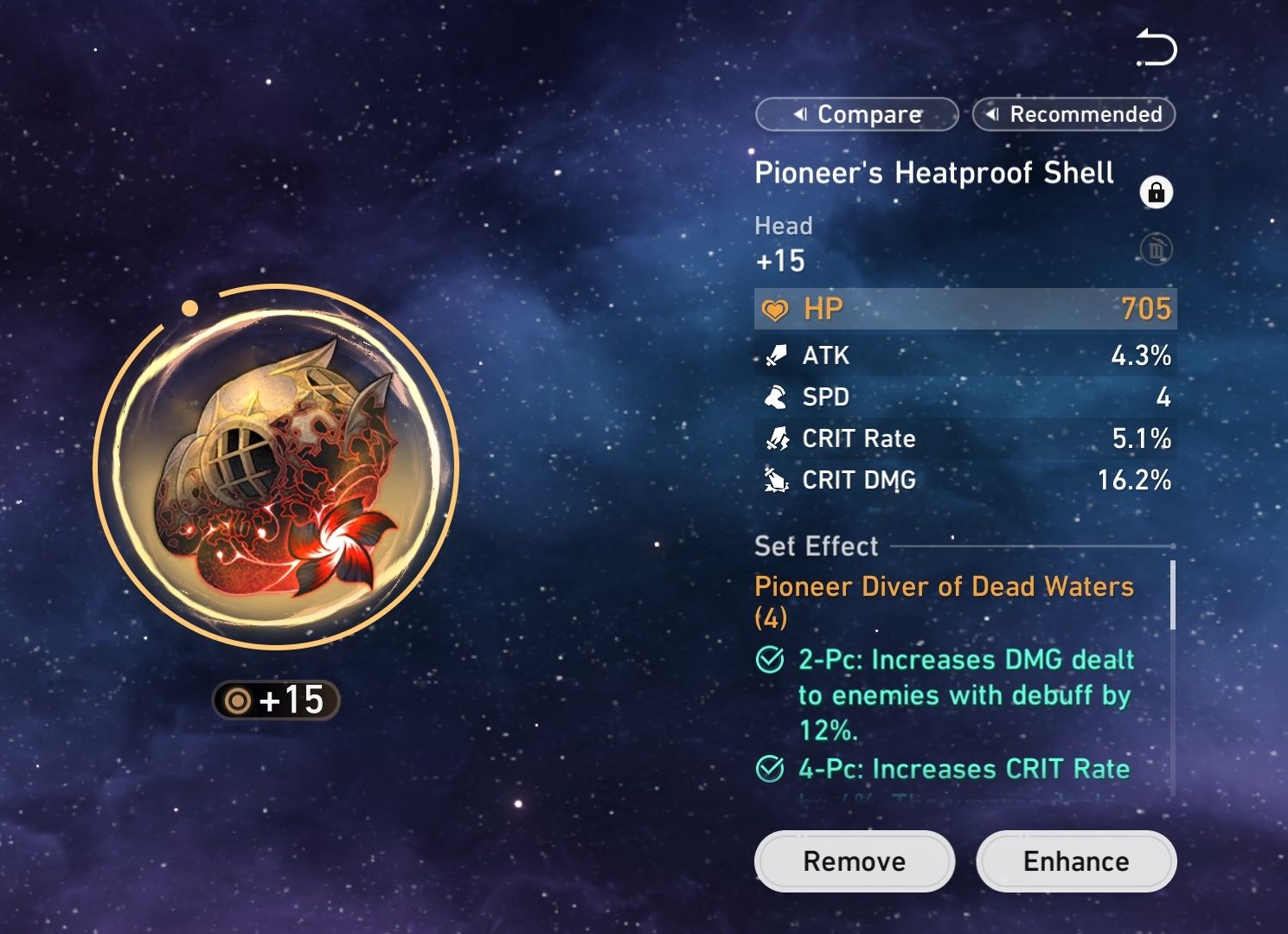Toggle the relic lock icon

[1157, 193]
